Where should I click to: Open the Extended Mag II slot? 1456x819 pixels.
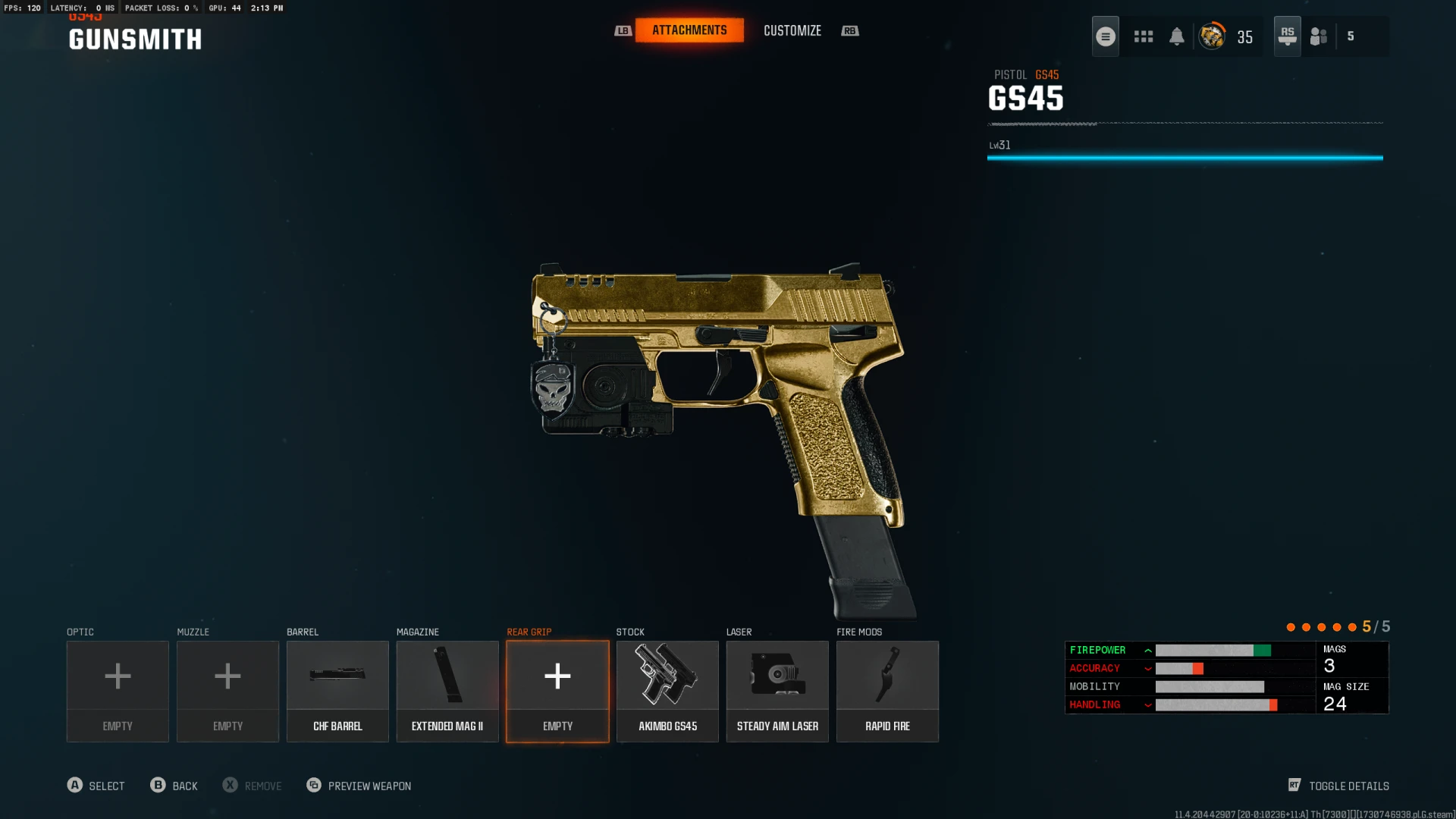(x=447, y=691)
